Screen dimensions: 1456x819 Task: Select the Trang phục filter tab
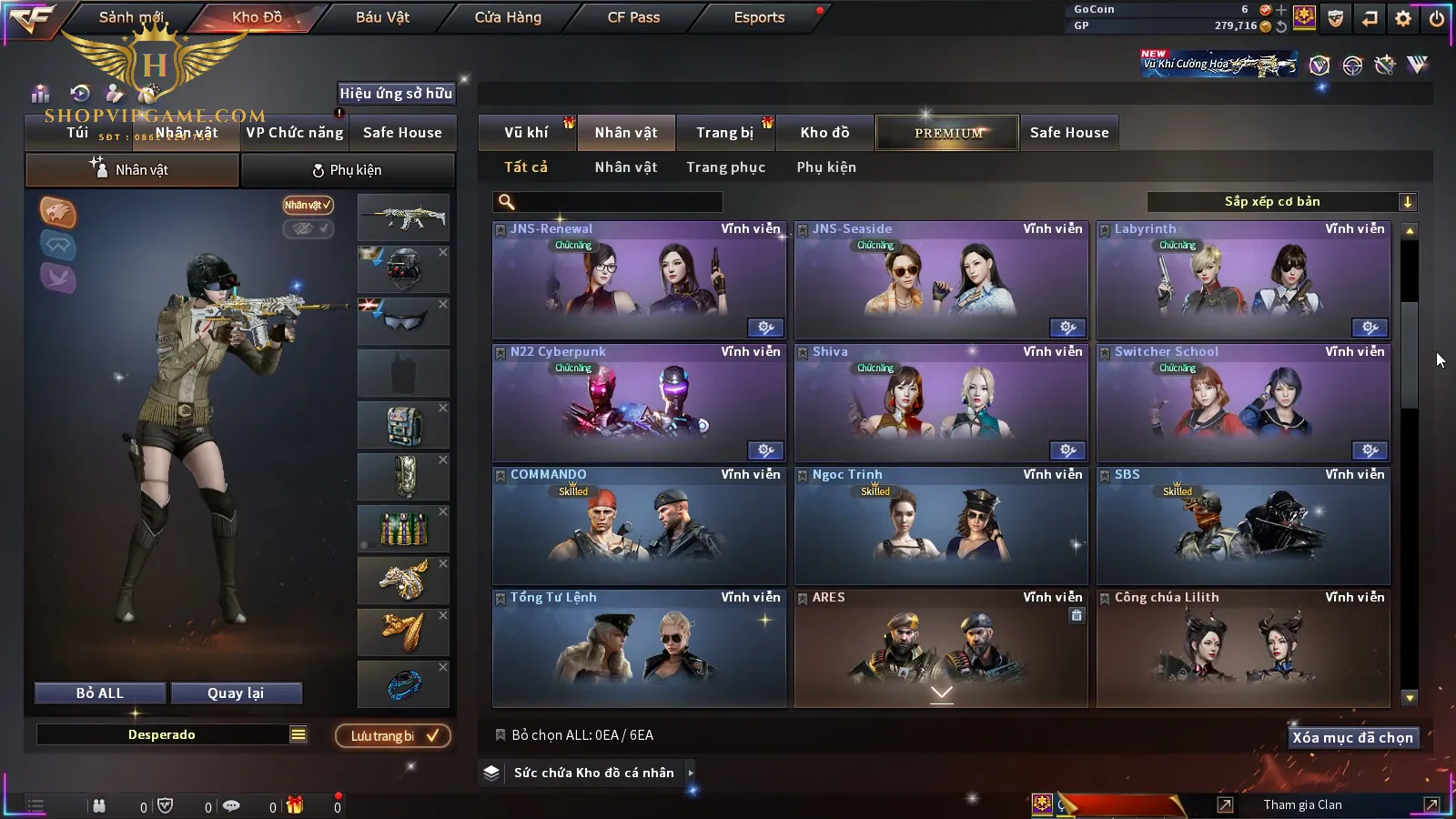coord(725,167)
